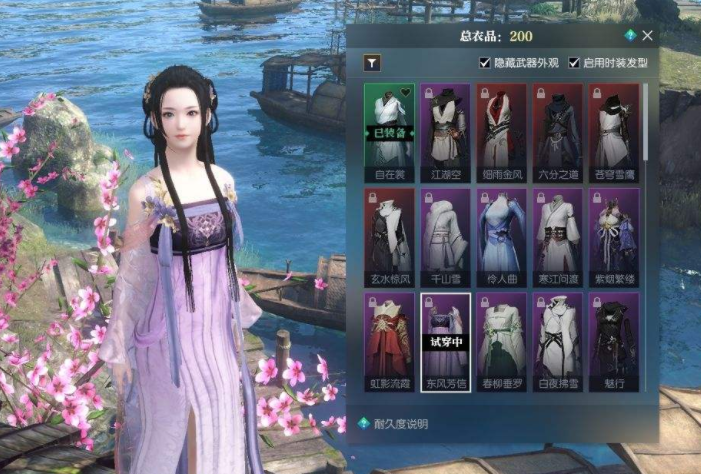701x474 pixels.
Task: Toggle the 隐藏武器外观 checkbox
Action: pos(487,63)
